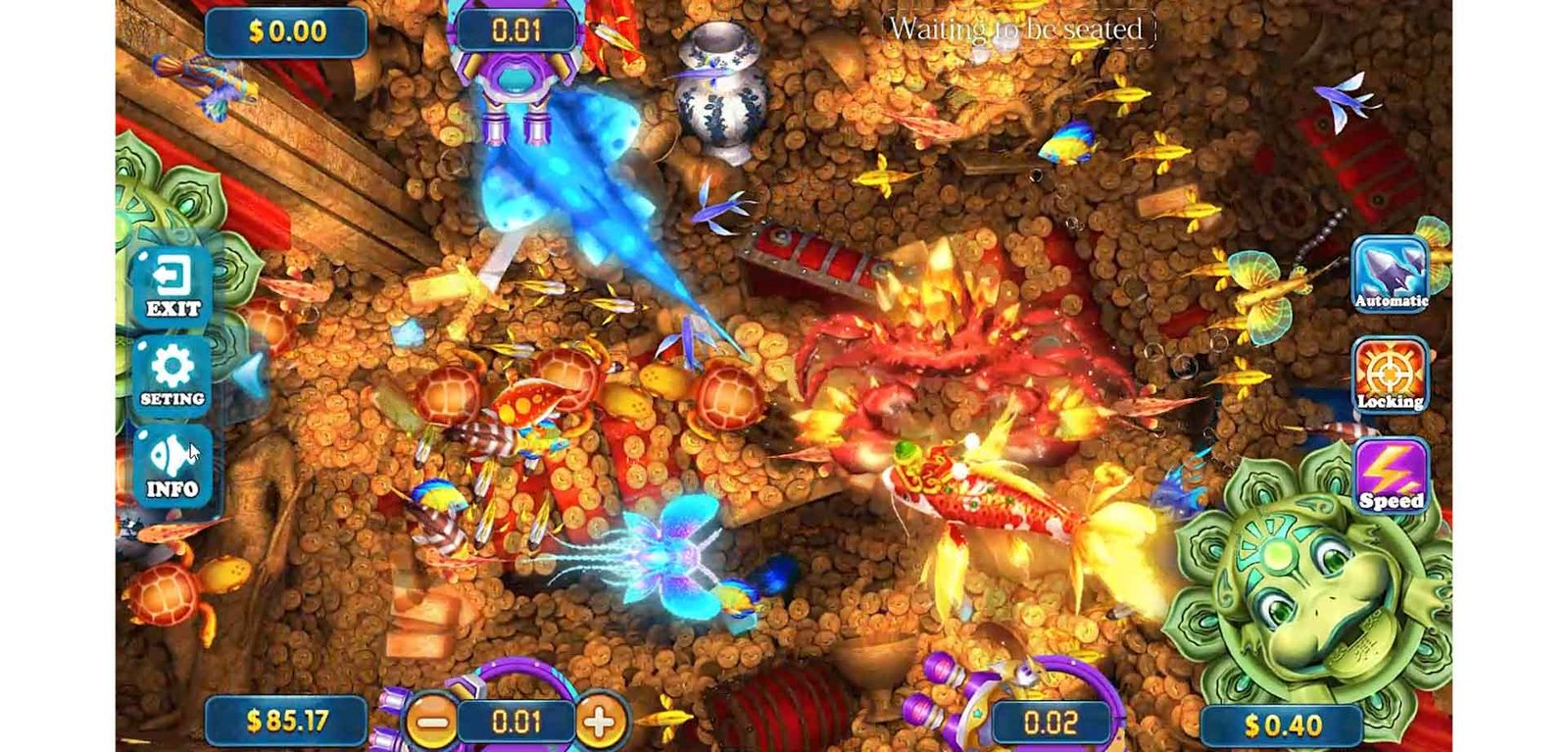Activate the Locking target feature

tap(1391, 375)
